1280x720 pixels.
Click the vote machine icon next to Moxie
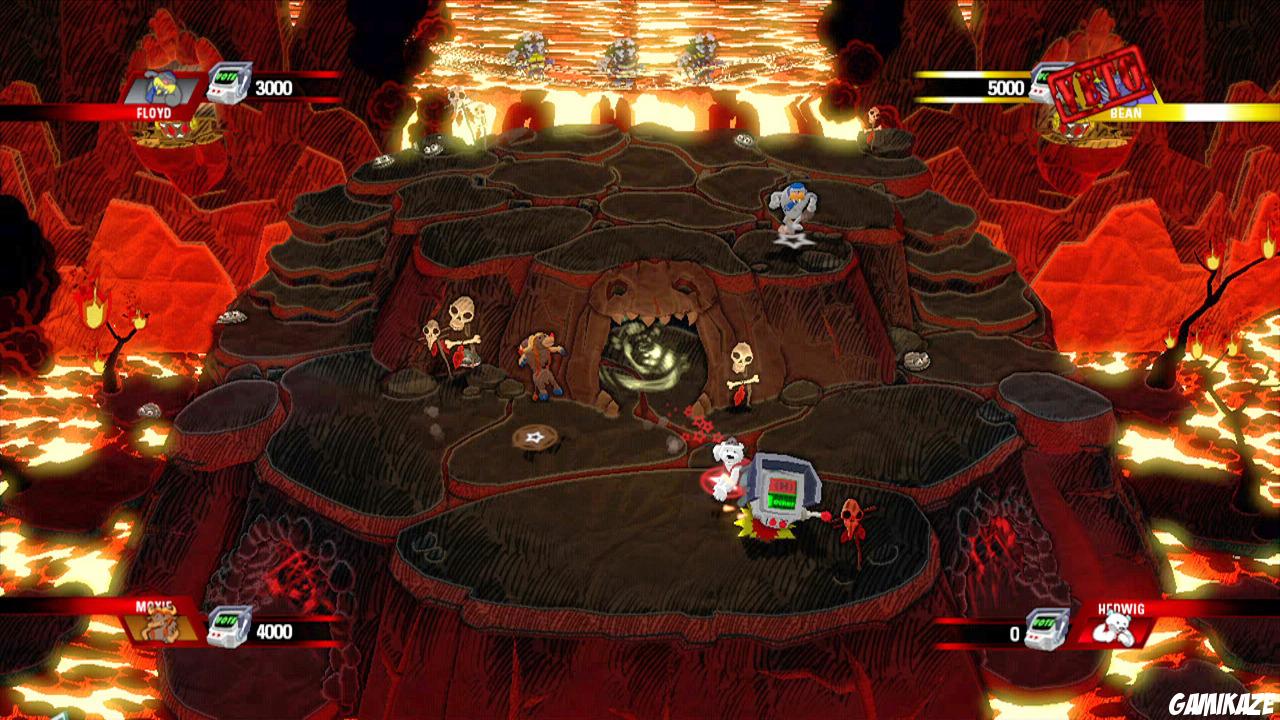tap(228, 628)
